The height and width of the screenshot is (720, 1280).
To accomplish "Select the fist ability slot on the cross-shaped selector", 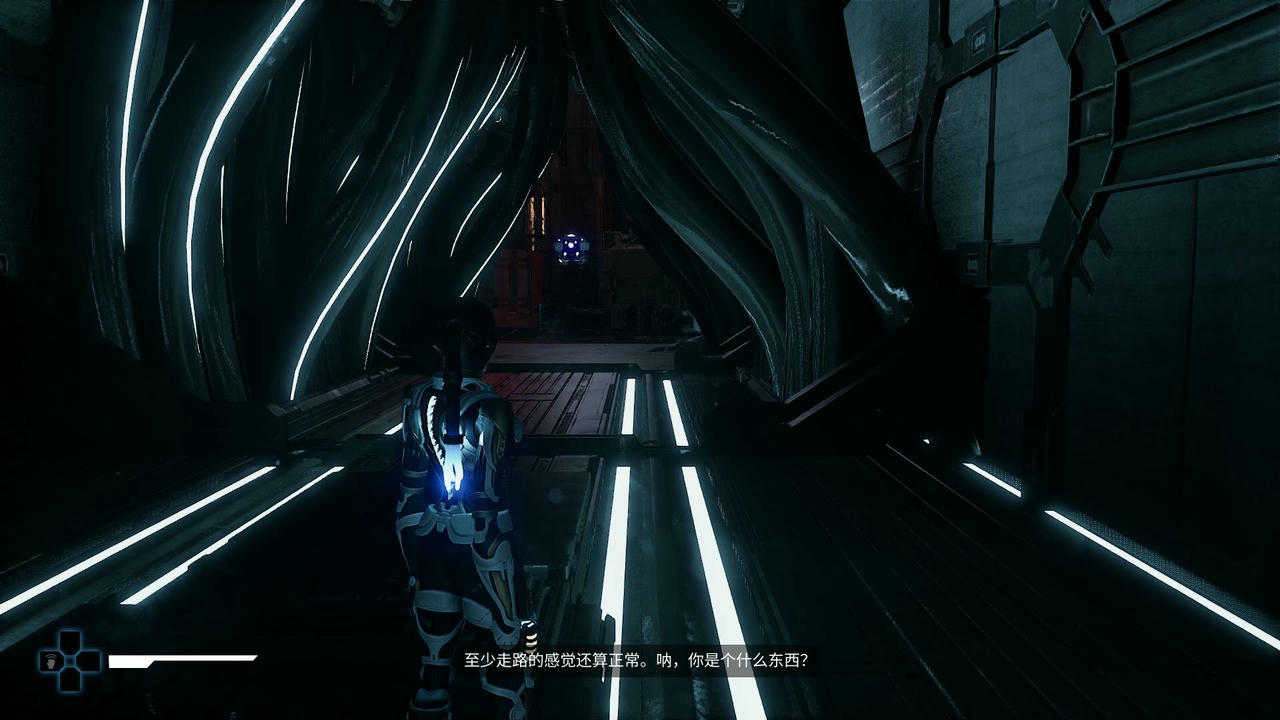I will pos(50,661).
